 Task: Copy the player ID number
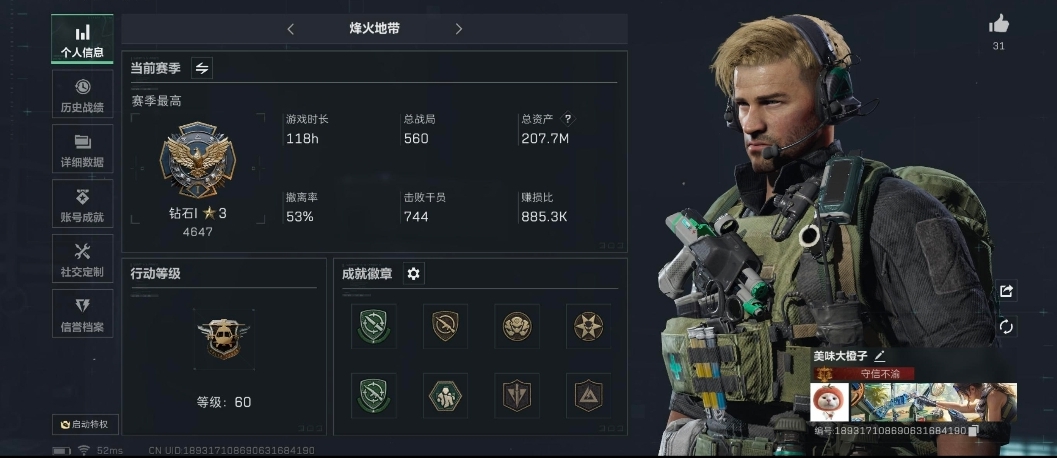point(973,431)
